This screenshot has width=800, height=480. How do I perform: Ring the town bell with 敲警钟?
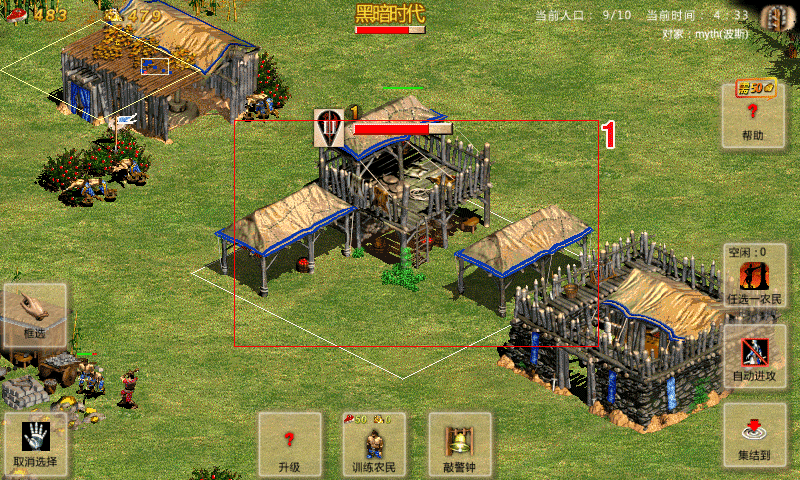click(460, 444)
